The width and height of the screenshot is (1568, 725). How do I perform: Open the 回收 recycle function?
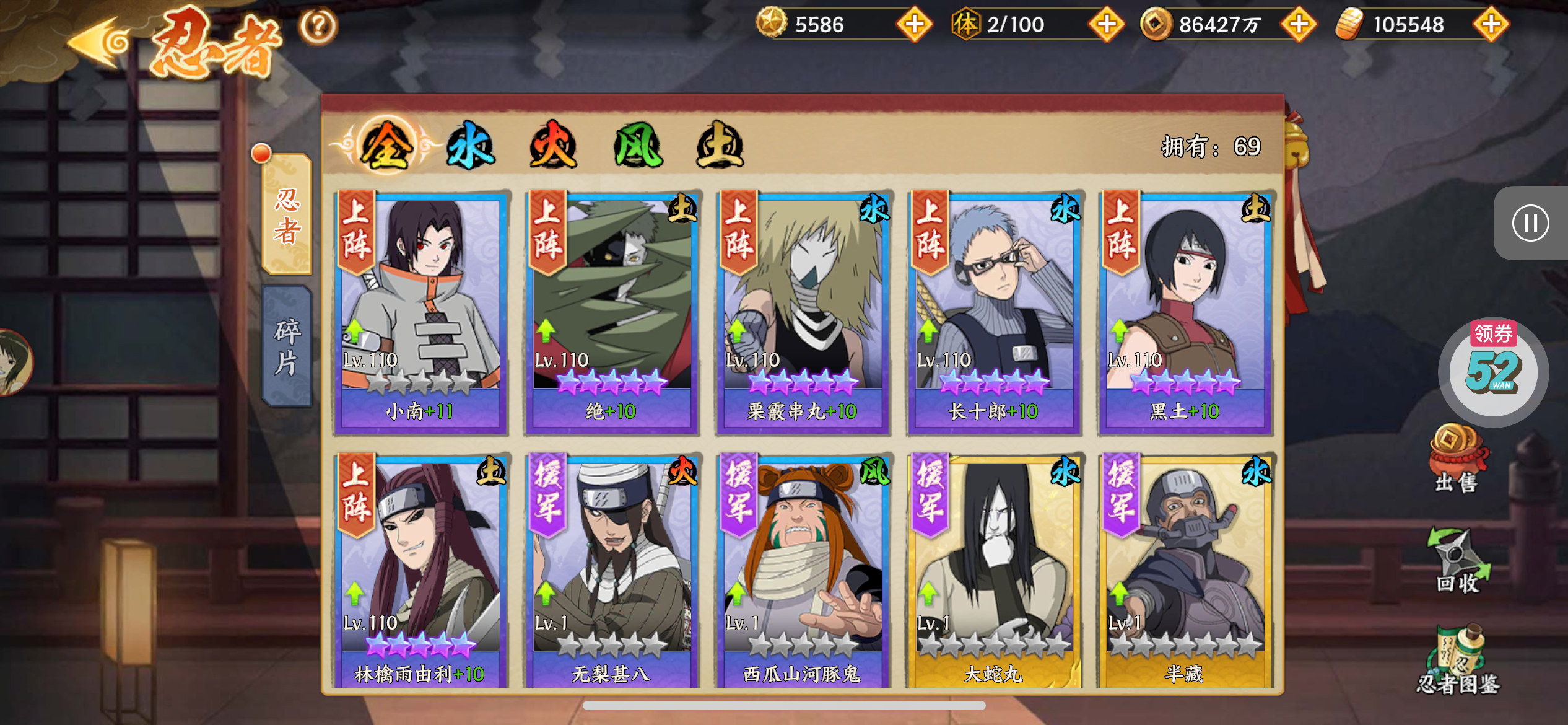[x=1458, y=561]
